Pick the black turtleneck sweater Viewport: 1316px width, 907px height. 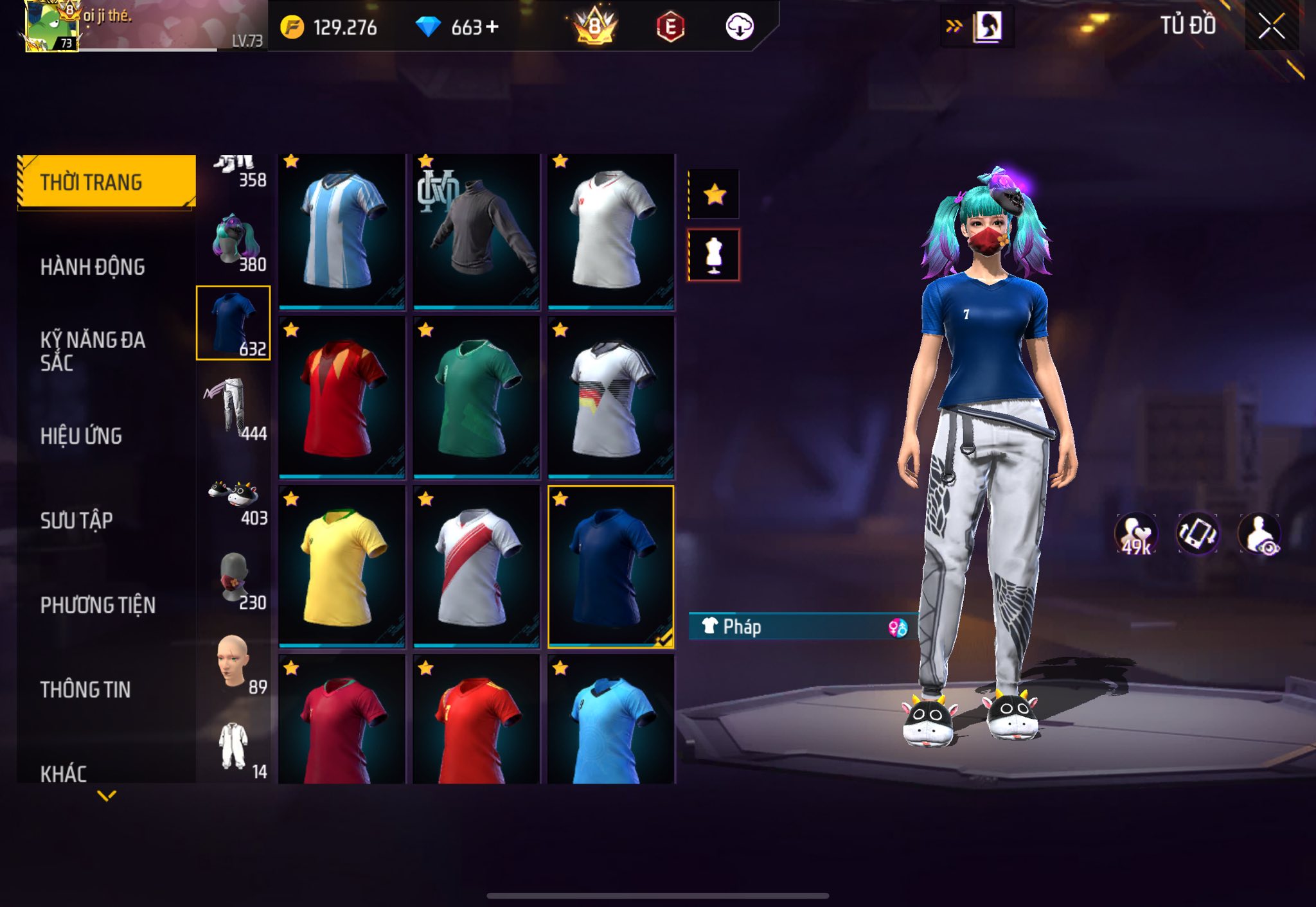click(476, 231)
